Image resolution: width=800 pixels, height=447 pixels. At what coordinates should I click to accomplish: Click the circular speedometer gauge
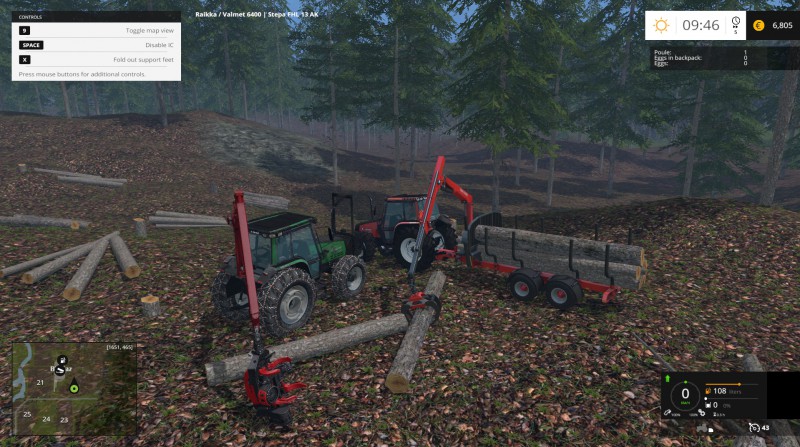coord(685,393)
